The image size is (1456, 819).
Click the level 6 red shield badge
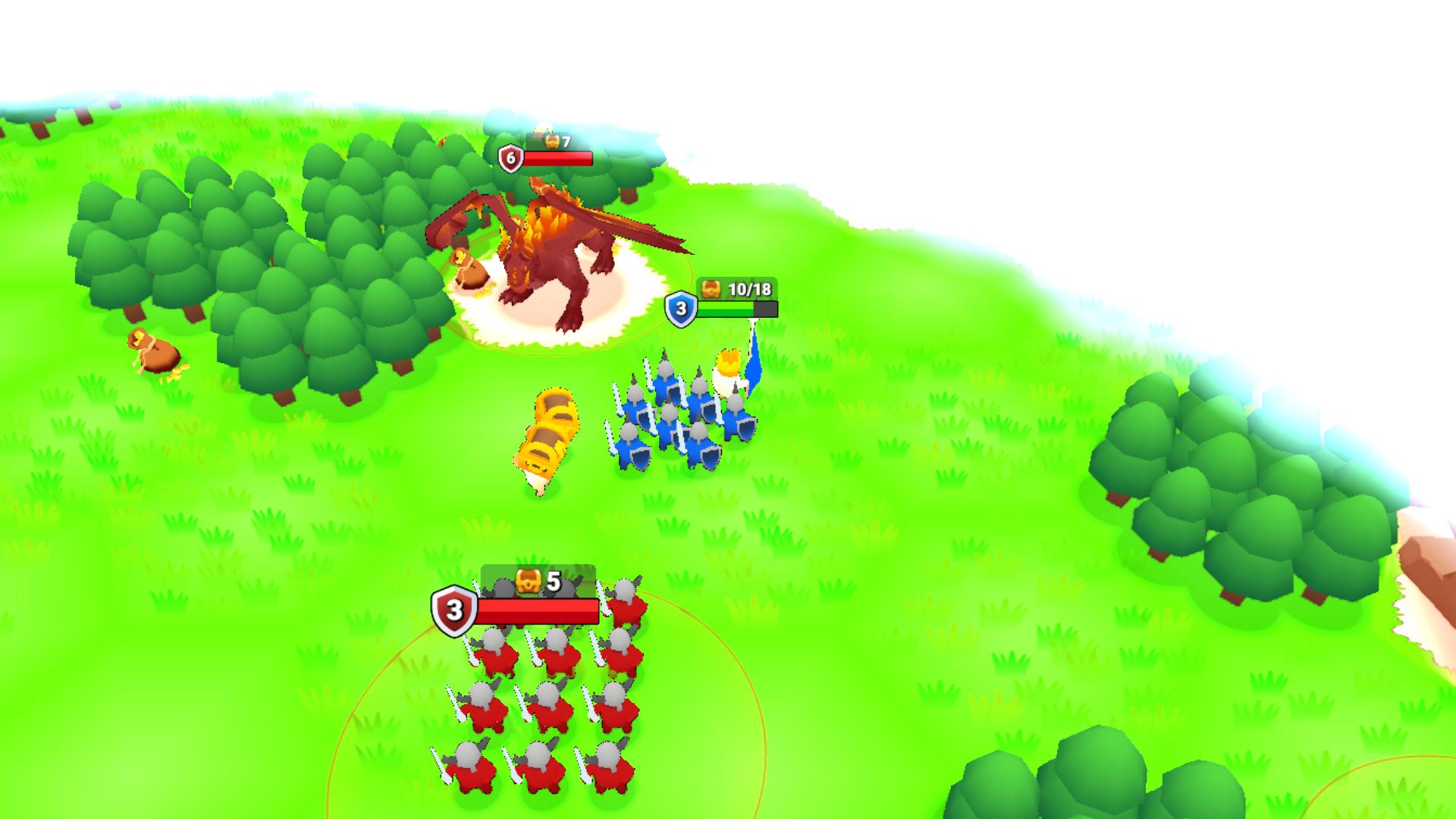(511, 157)
